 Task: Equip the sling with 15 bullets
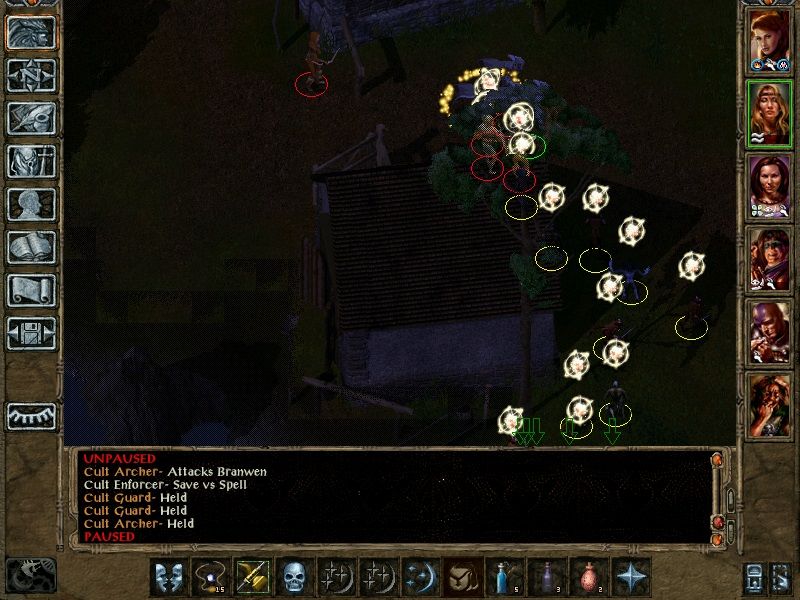coord(211,577)
